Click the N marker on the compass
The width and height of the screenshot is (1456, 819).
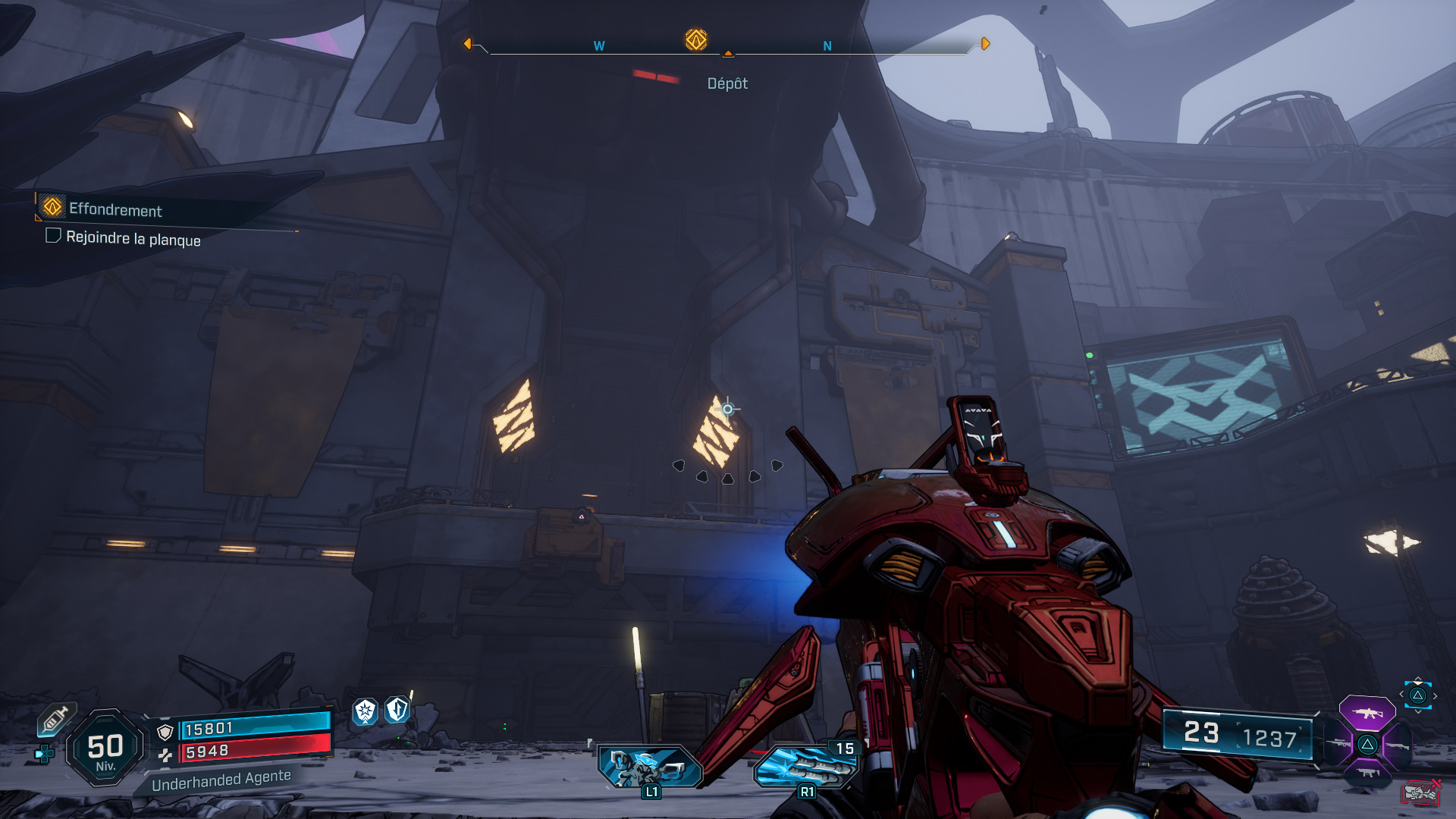coord(827,45)
